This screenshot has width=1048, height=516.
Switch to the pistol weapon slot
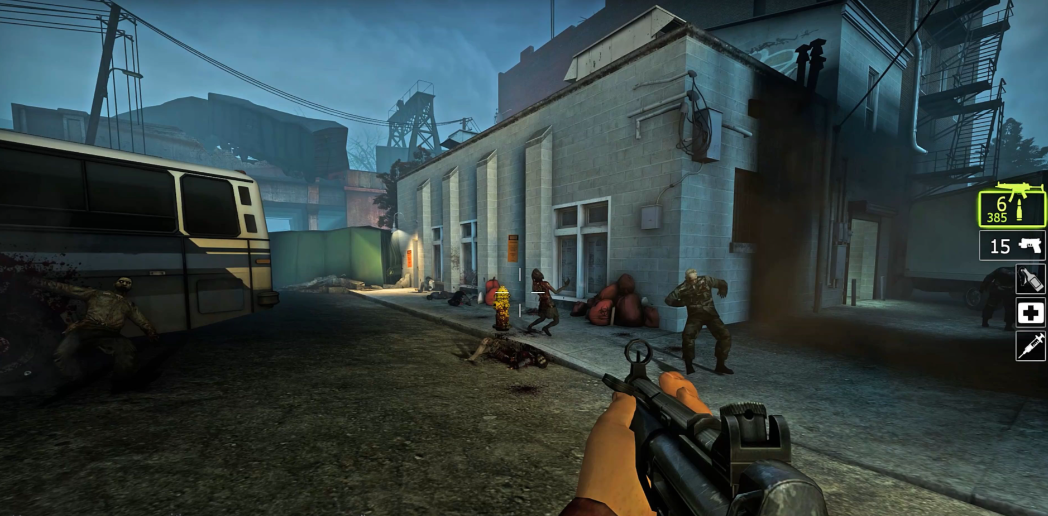[1011, 245]
